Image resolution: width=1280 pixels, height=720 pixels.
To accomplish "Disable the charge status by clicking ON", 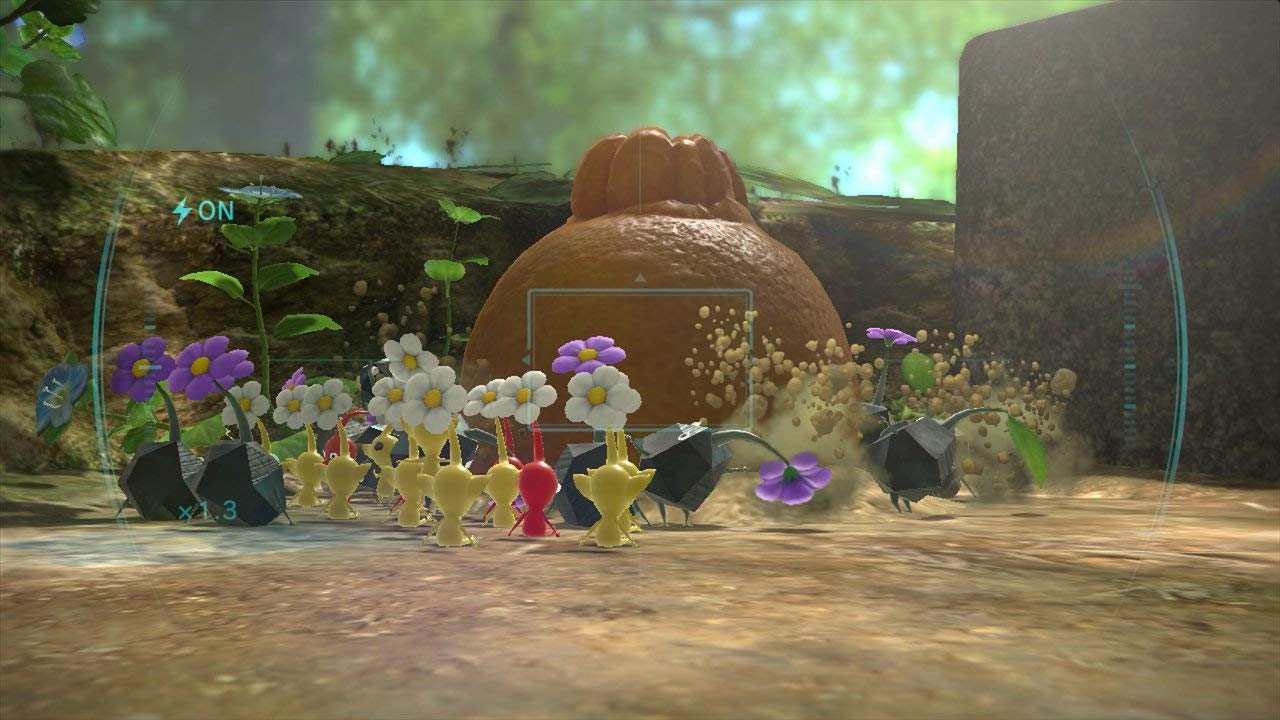I will [x=218, y=210].
